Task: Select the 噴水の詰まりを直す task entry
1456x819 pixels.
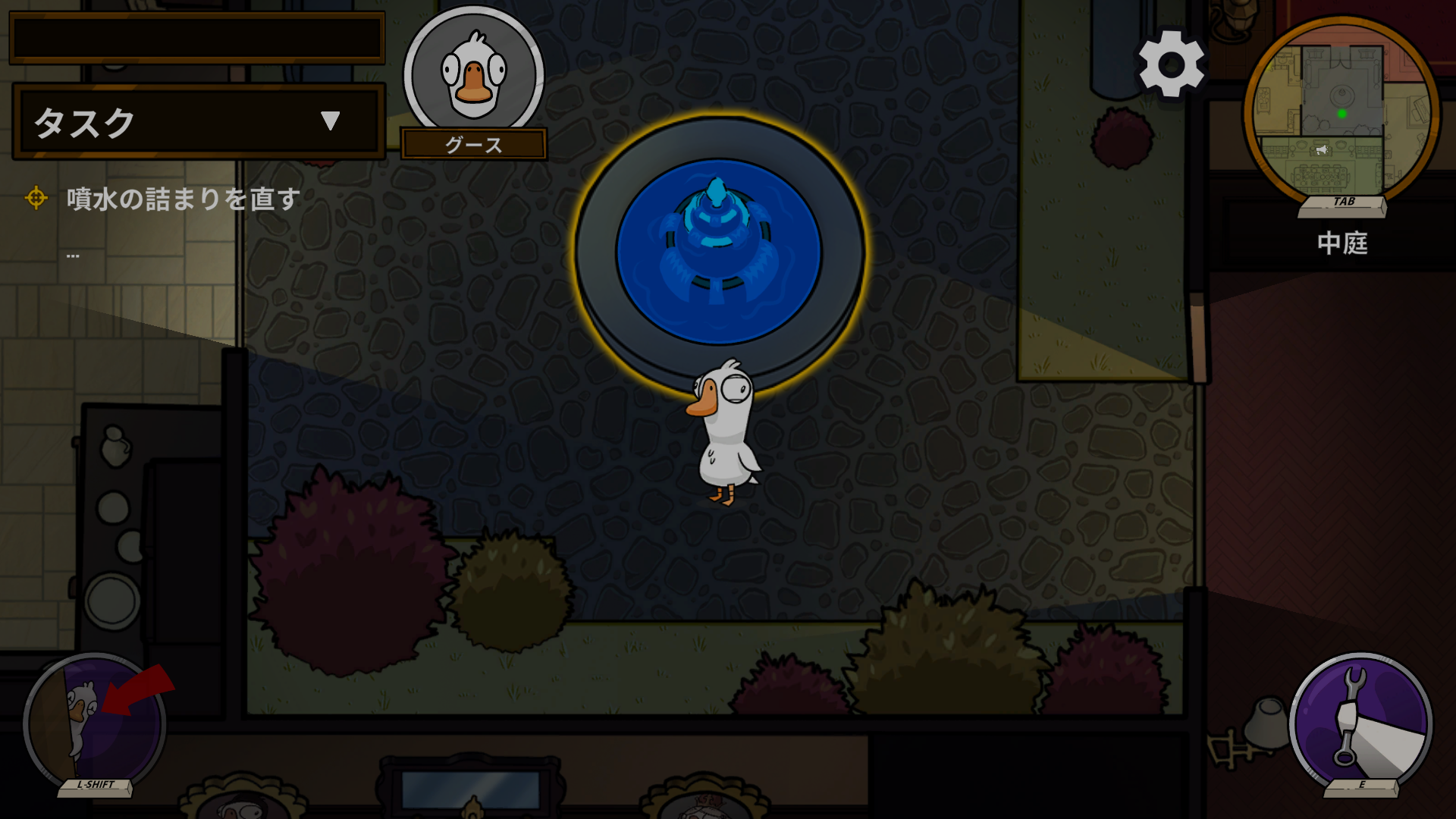Action: coord(183,199)
